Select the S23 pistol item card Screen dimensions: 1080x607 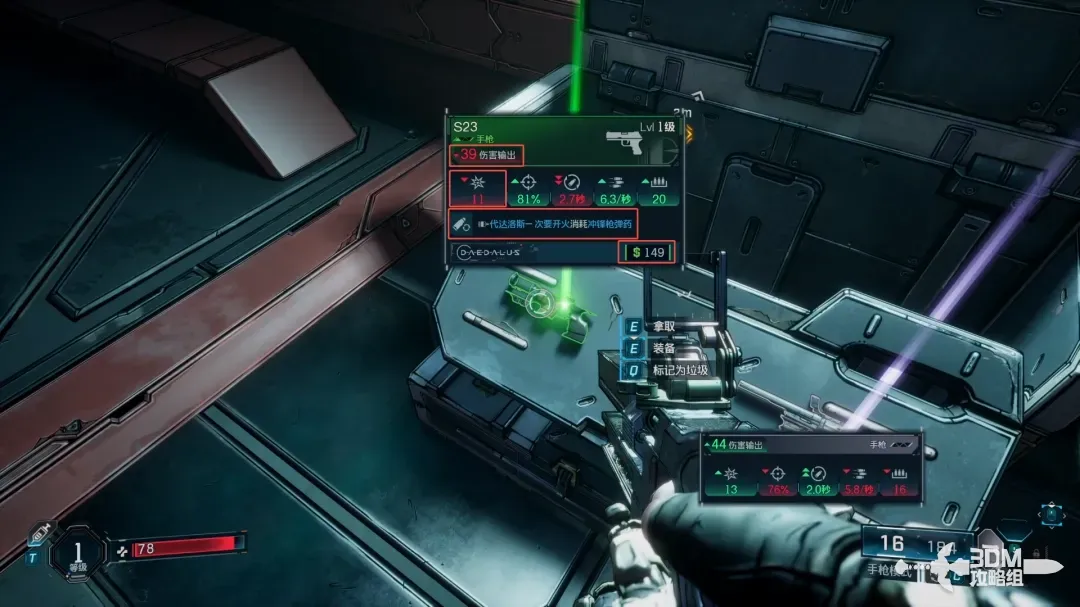coord(564,190)
